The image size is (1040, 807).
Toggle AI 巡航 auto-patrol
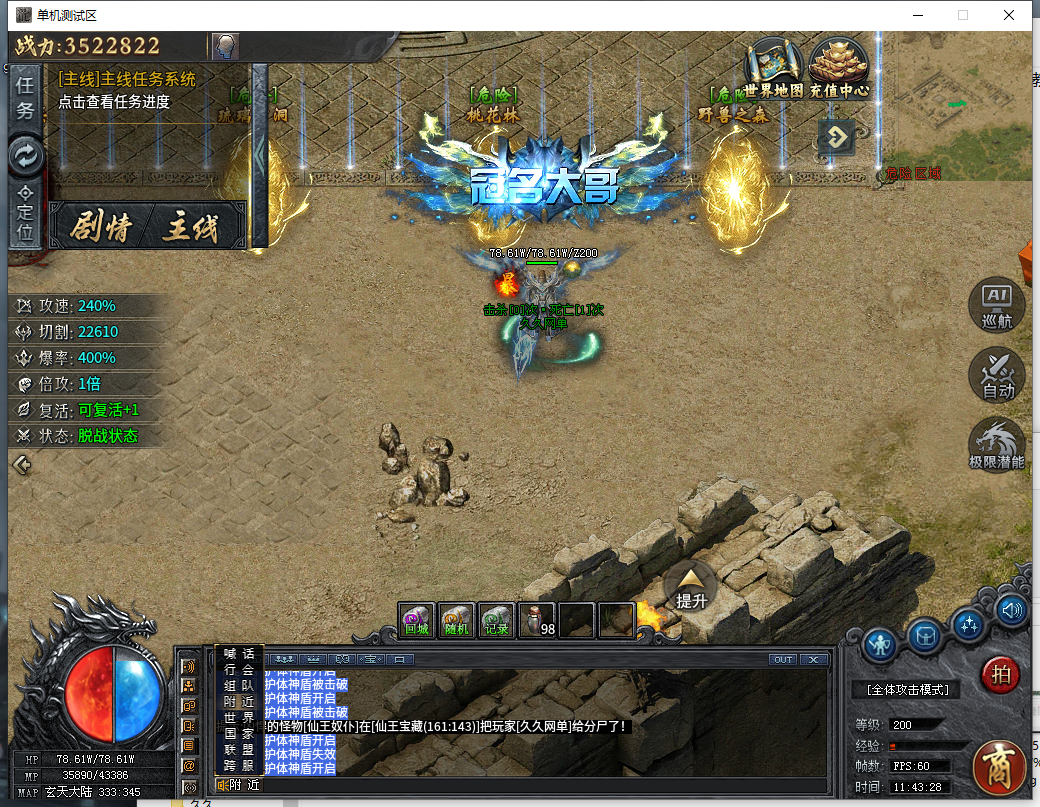997,304
